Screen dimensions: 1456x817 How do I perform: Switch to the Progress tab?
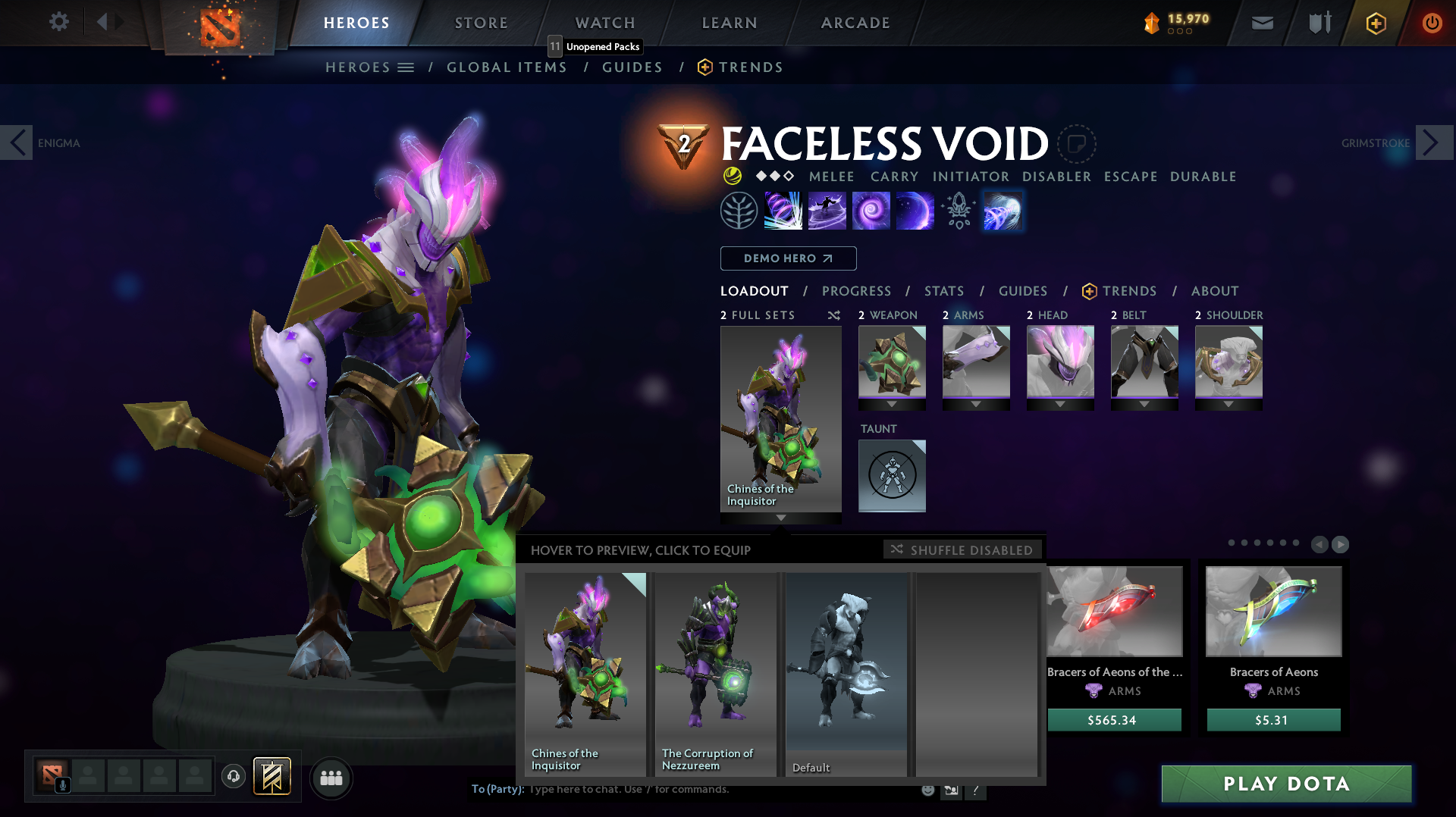856,291
